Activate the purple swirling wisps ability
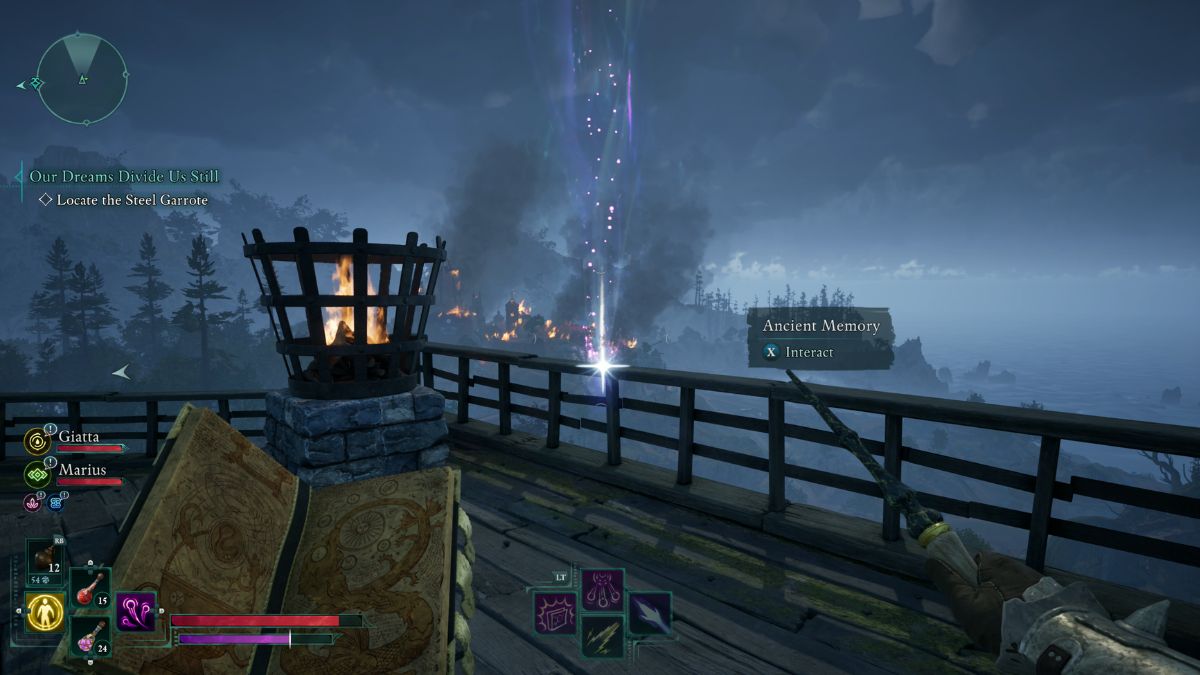The width and height of the screenshot is (1200, 675). (135, 611)
